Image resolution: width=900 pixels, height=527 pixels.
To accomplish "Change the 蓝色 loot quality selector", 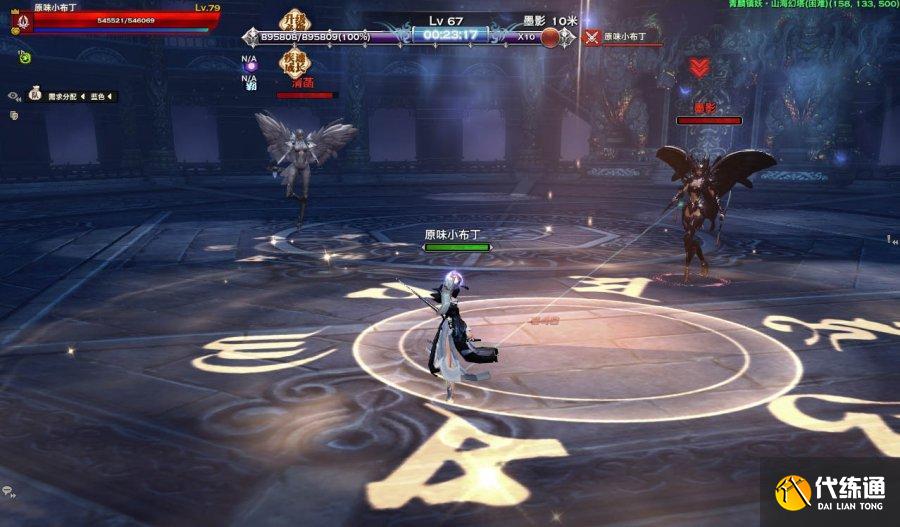I will 102,97.
